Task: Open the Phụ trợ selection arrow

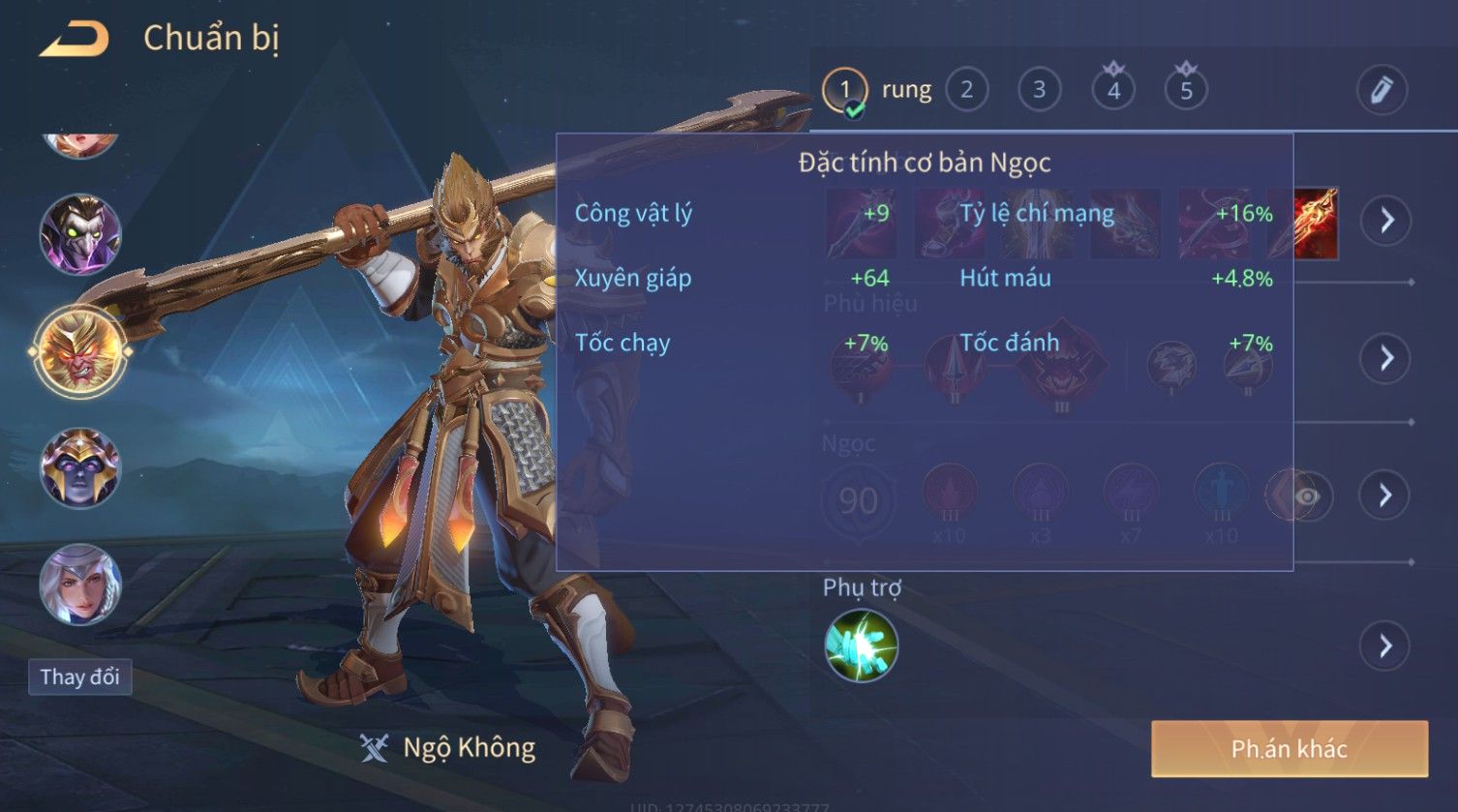Action: pyautogui.click(x=1386, y=646)
